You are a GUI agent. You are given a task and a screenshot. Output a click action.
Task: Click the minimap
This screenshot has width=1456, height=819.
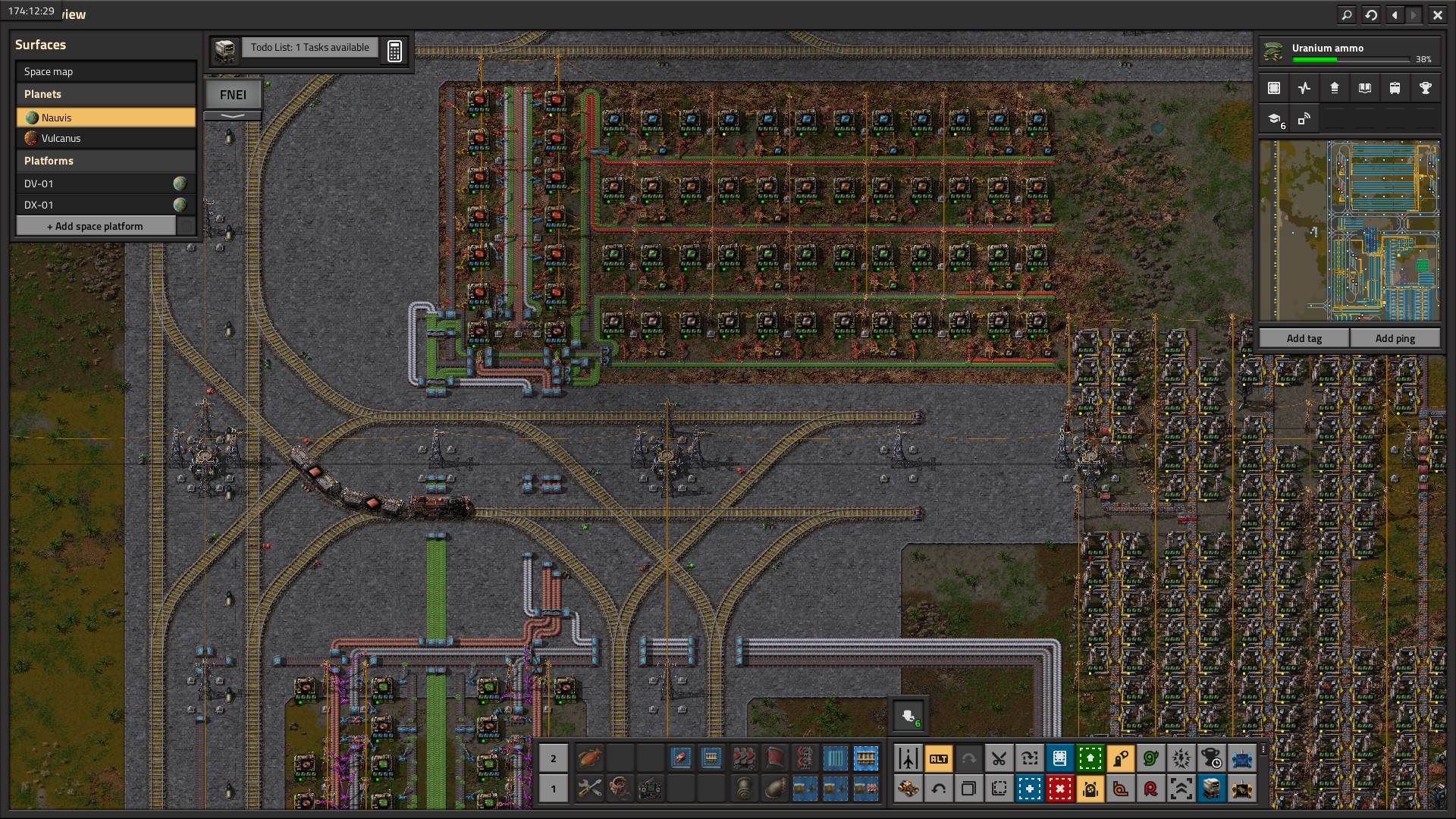click(x=1349, y=231)
